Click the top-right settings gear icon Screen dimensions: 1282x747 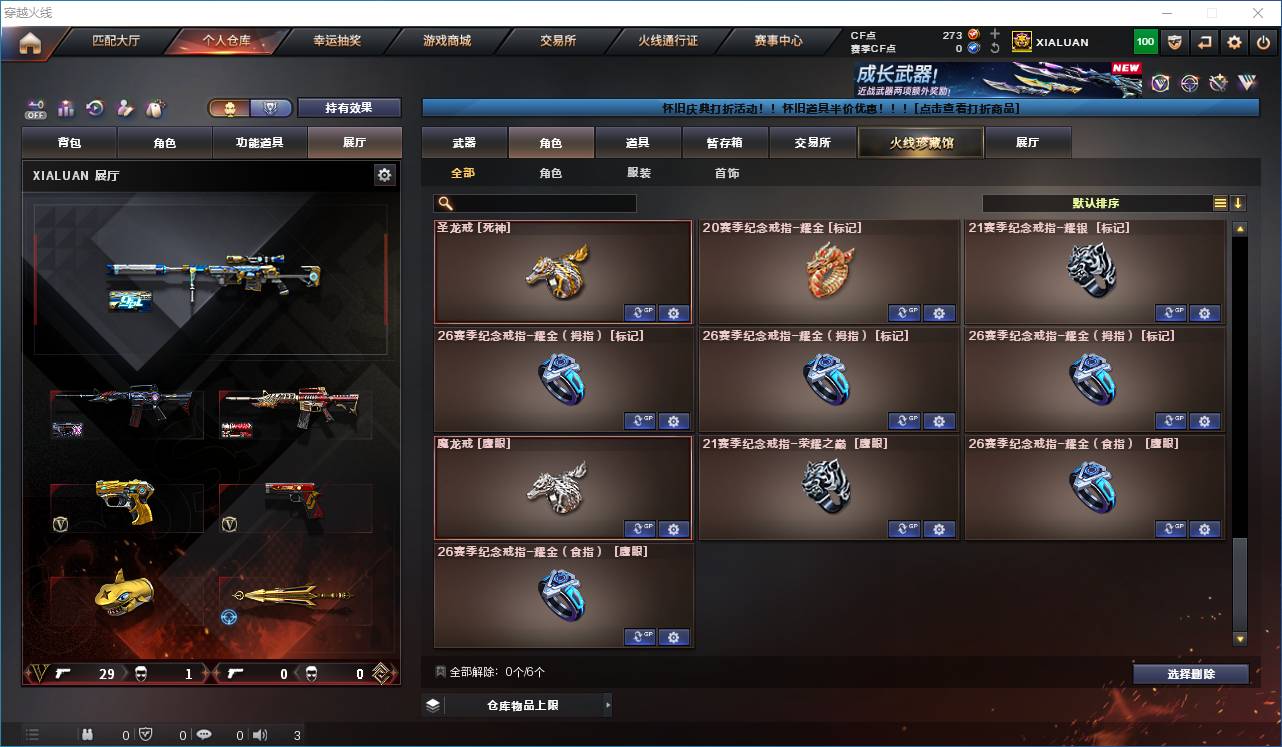[1232, 41]
